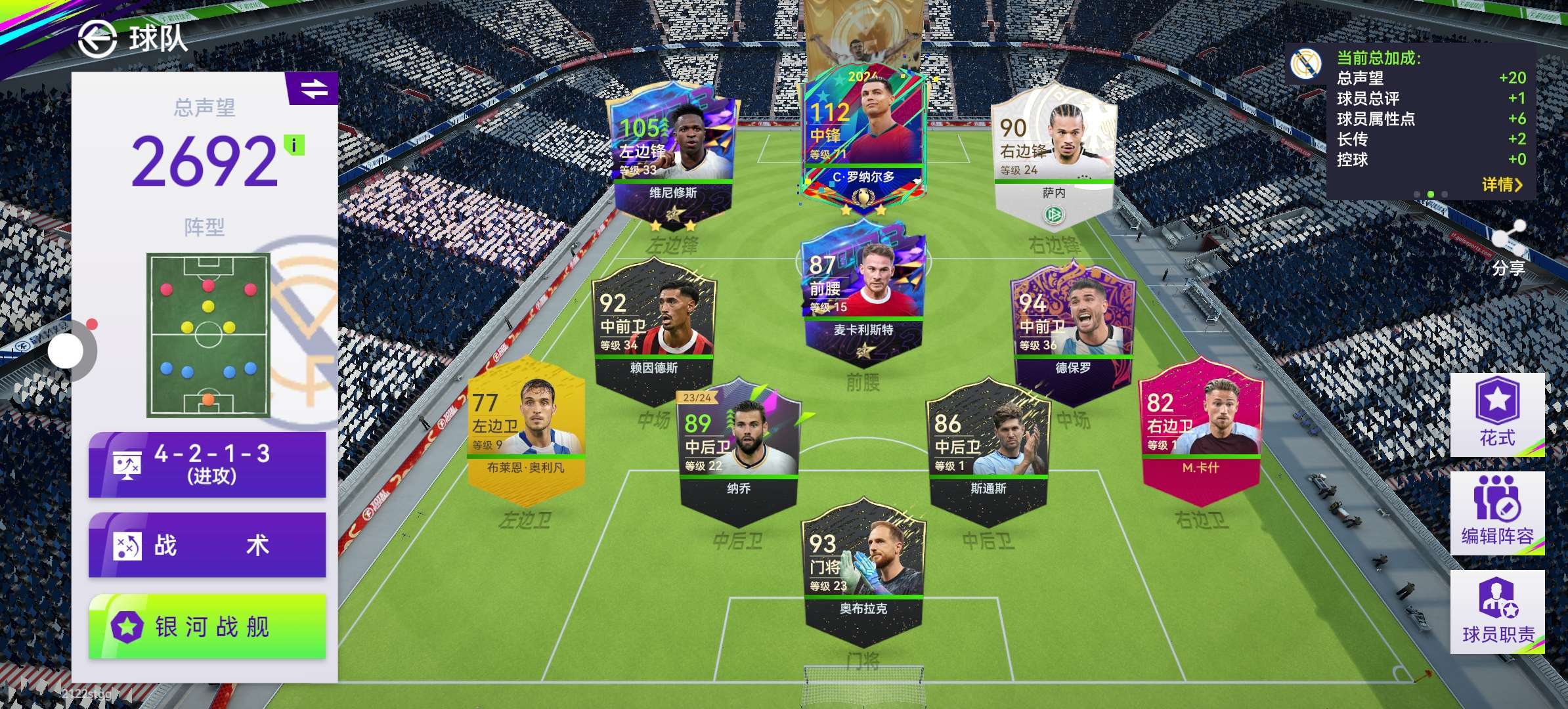The width and height of the screenshot is (1568, 709).
Task: Toggle the swap arrows panel button
Action: [313, 89]
